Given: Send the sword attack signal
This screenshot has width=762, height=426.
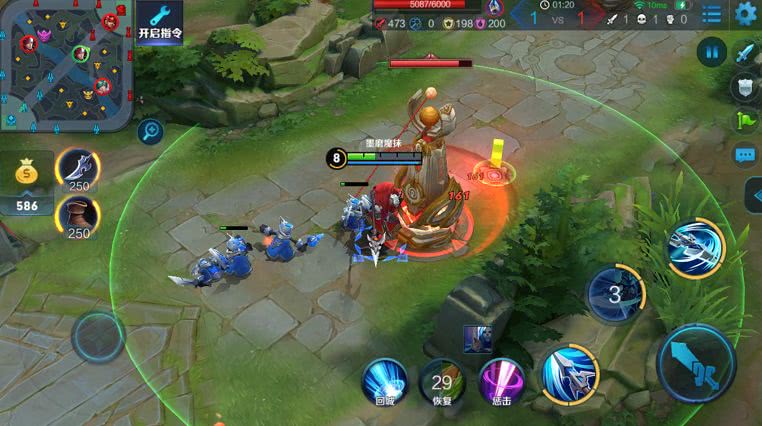Looking at the screenshot, I should [x=746, y=53].
